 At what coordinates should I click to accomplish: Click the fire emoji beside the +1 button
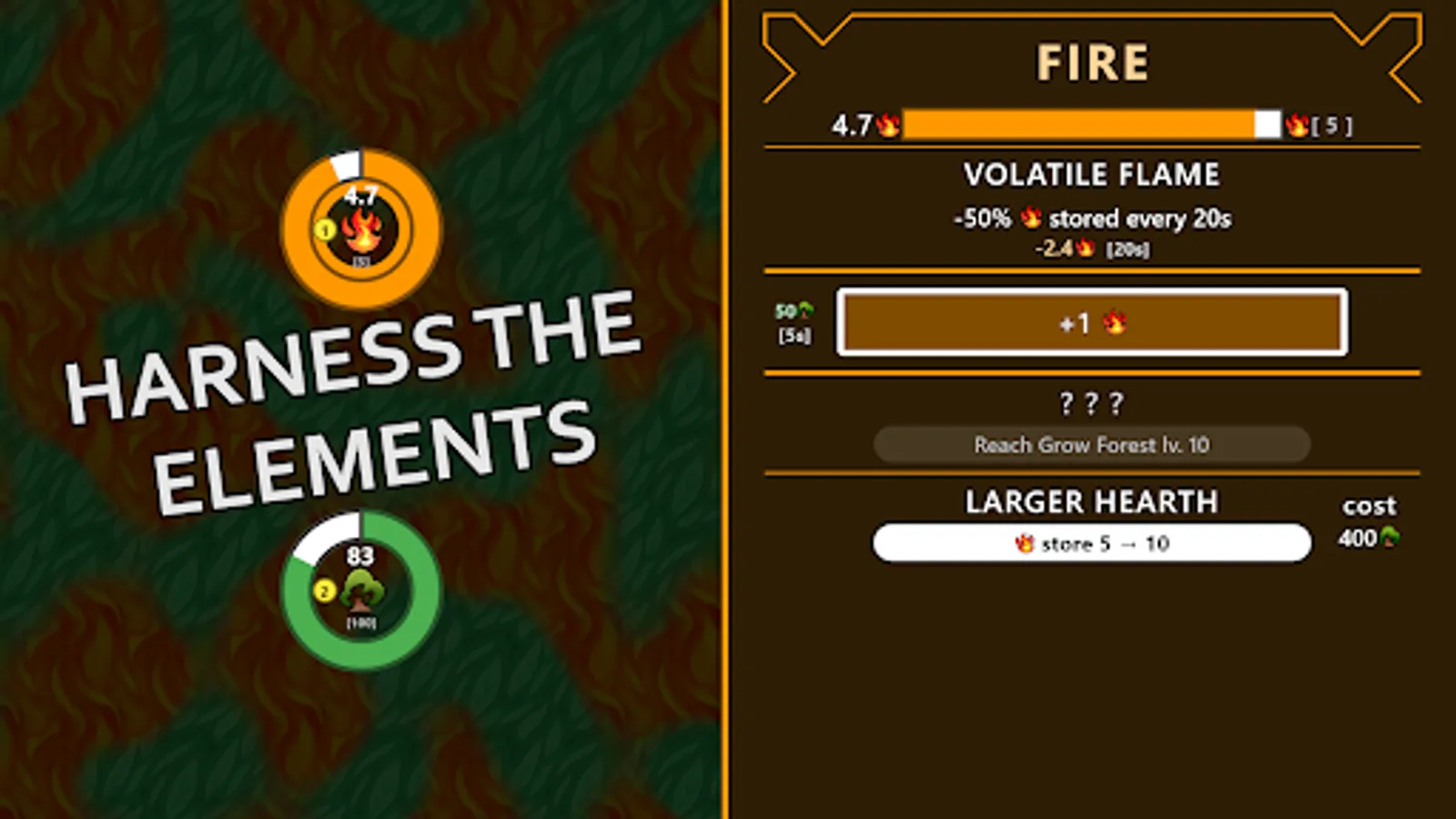coord(1114,323)
